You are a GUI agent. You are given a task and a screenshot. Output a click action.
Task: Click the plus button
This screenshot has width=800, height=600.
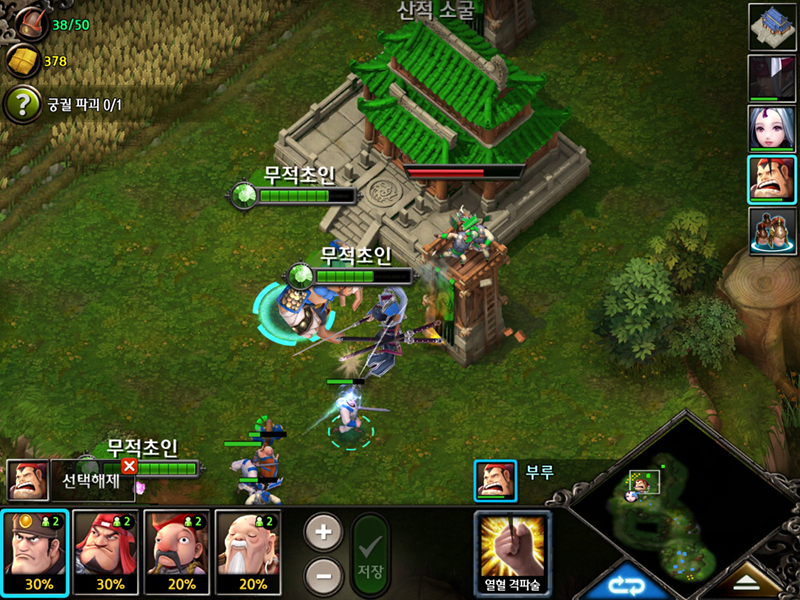322,532
